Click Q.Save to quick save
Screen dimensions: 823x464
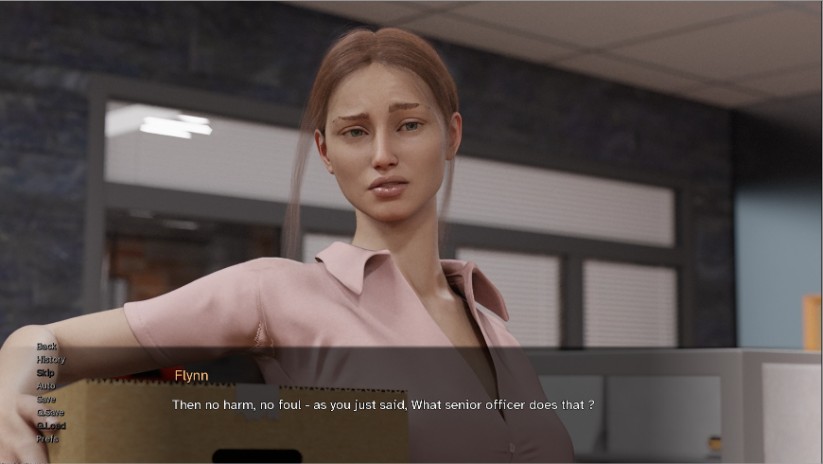pos(51,412)
